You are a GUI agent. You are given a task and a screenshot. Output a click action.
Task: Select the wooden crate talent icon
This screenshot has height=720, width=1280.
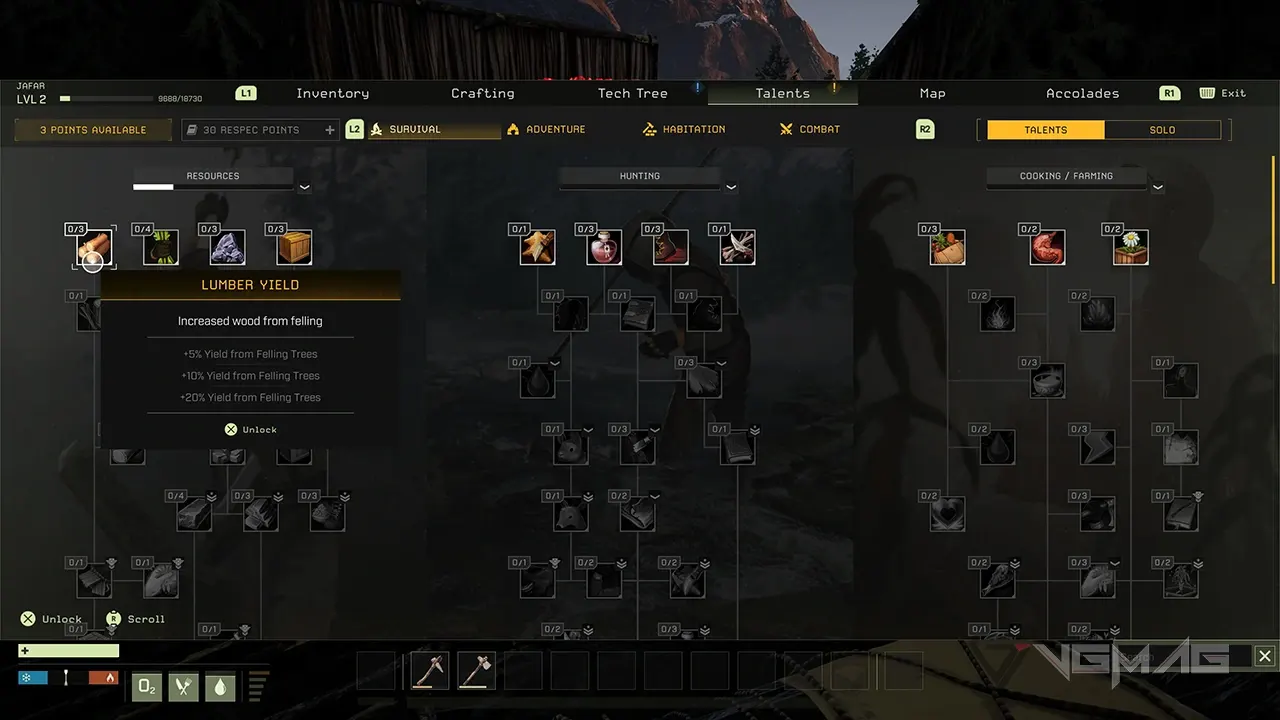(x=294, y=247)
